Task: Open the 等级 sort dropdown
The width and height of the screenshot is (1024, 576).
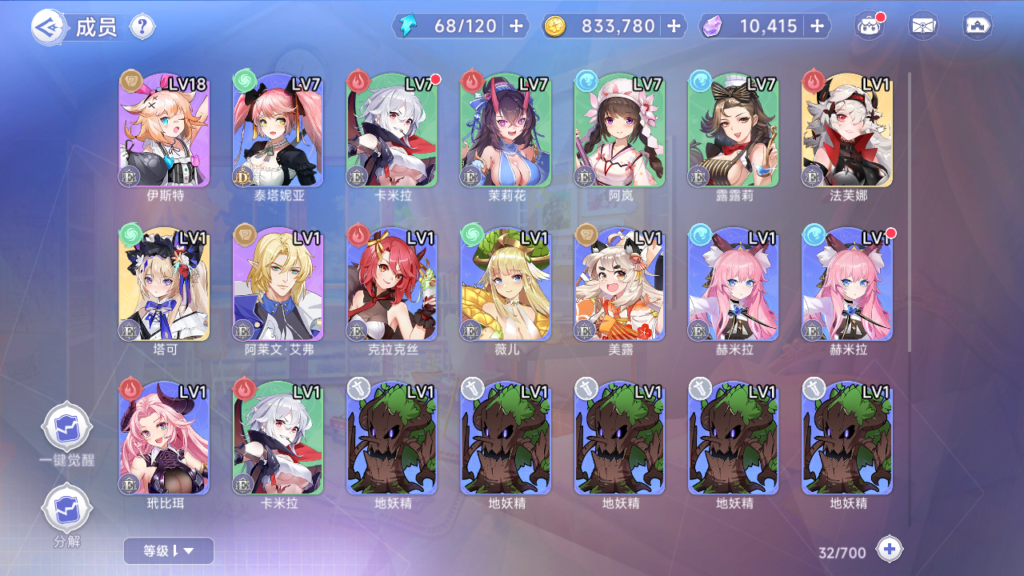Action: tap(168, 550)
